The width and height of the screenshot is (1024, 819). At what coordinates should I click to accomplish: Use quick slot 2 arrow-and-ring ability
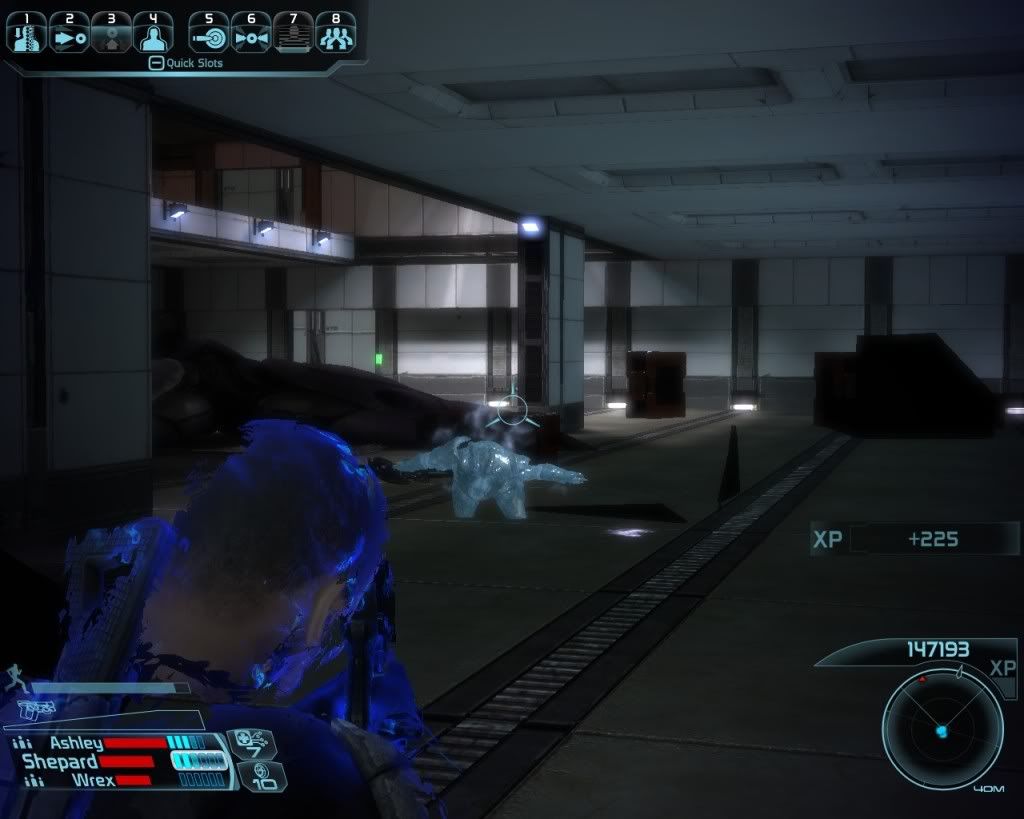[69, 33]
